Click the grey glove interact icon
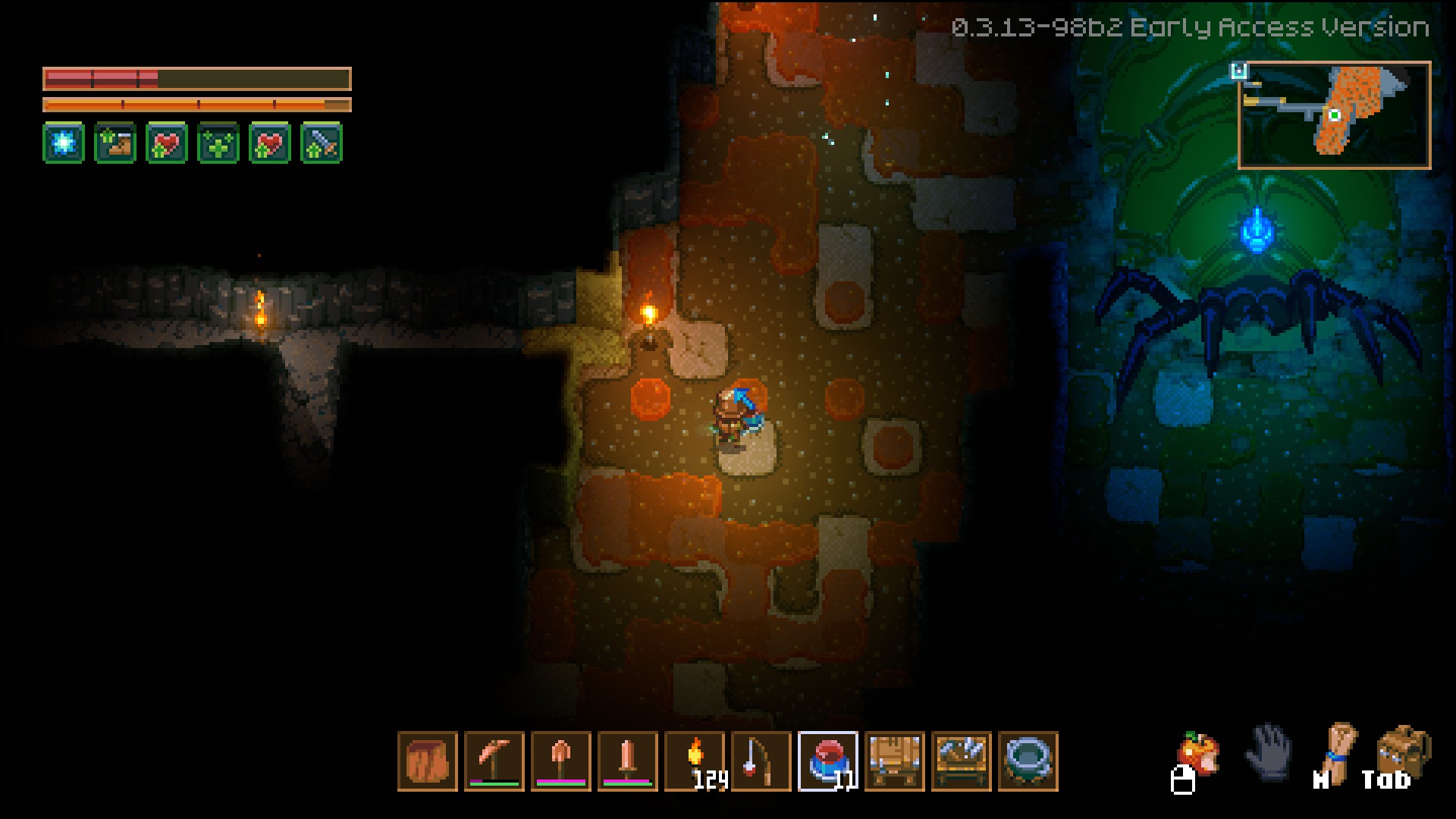Image resolution: width=1456 pixels, height=819 pixels. click(x=1269, y=752)
